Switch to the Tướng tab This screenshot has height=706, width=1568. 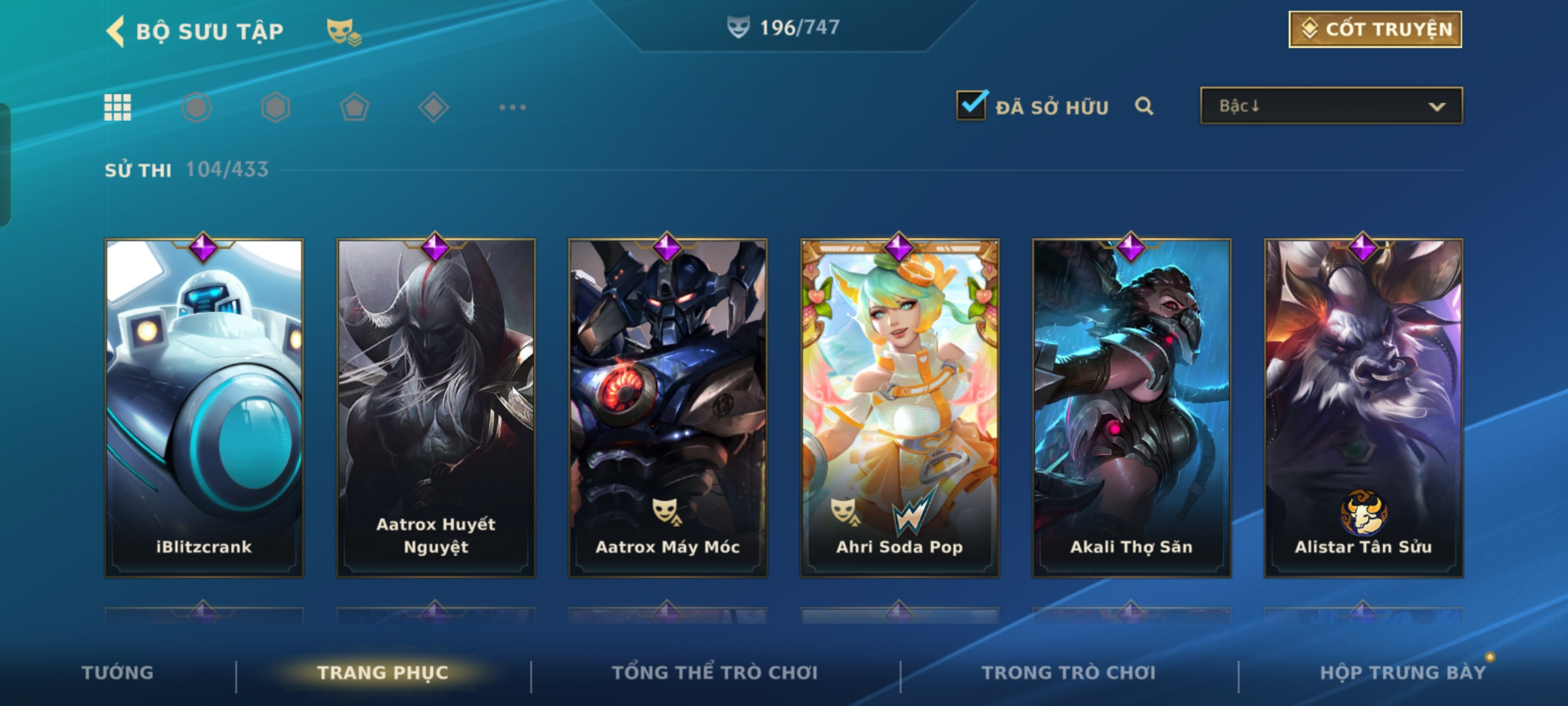click(x=118, y=673)
